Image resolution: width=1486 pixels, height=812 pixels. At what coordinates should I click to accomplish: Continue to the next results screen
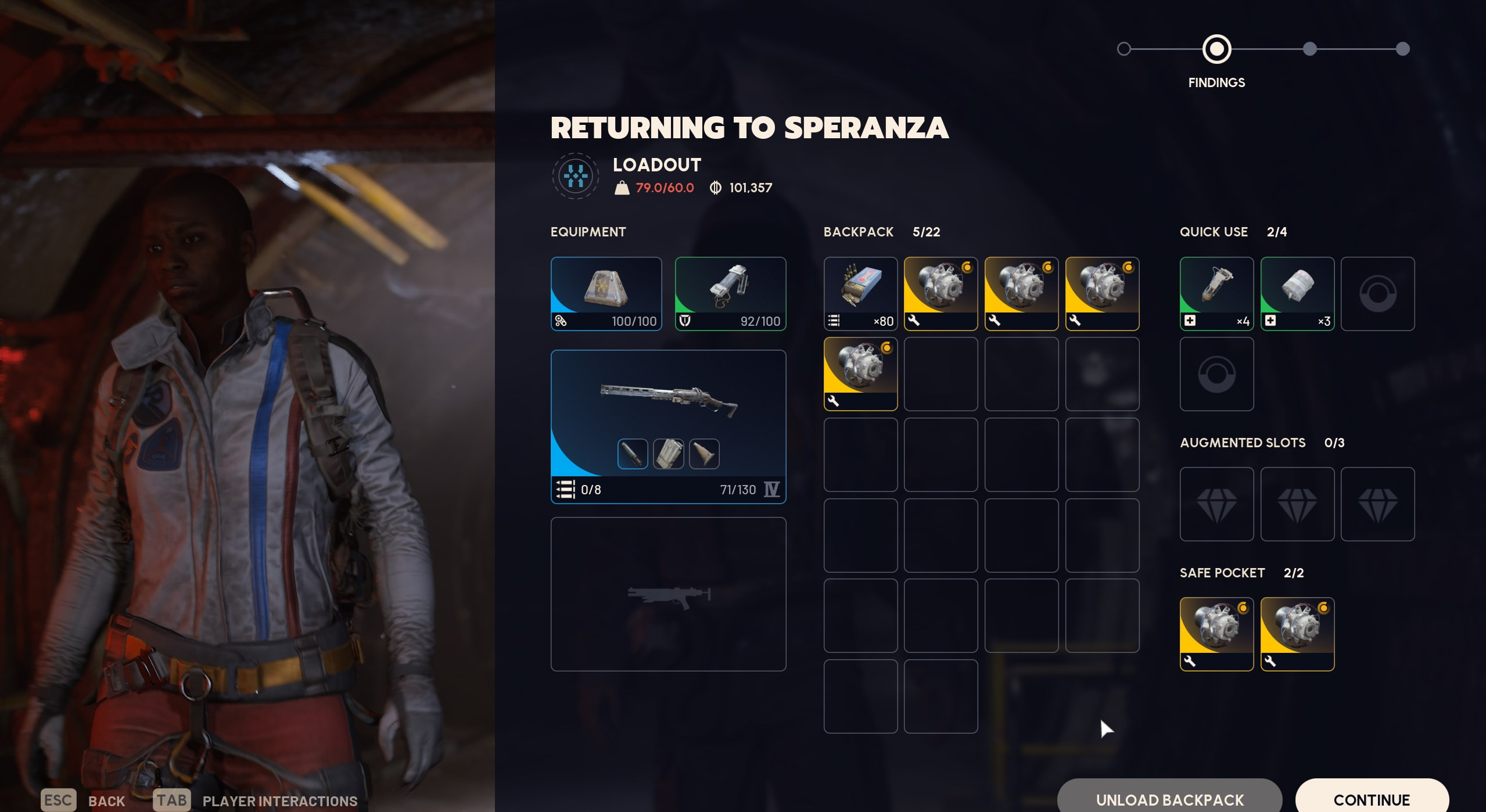(1371, 799)
